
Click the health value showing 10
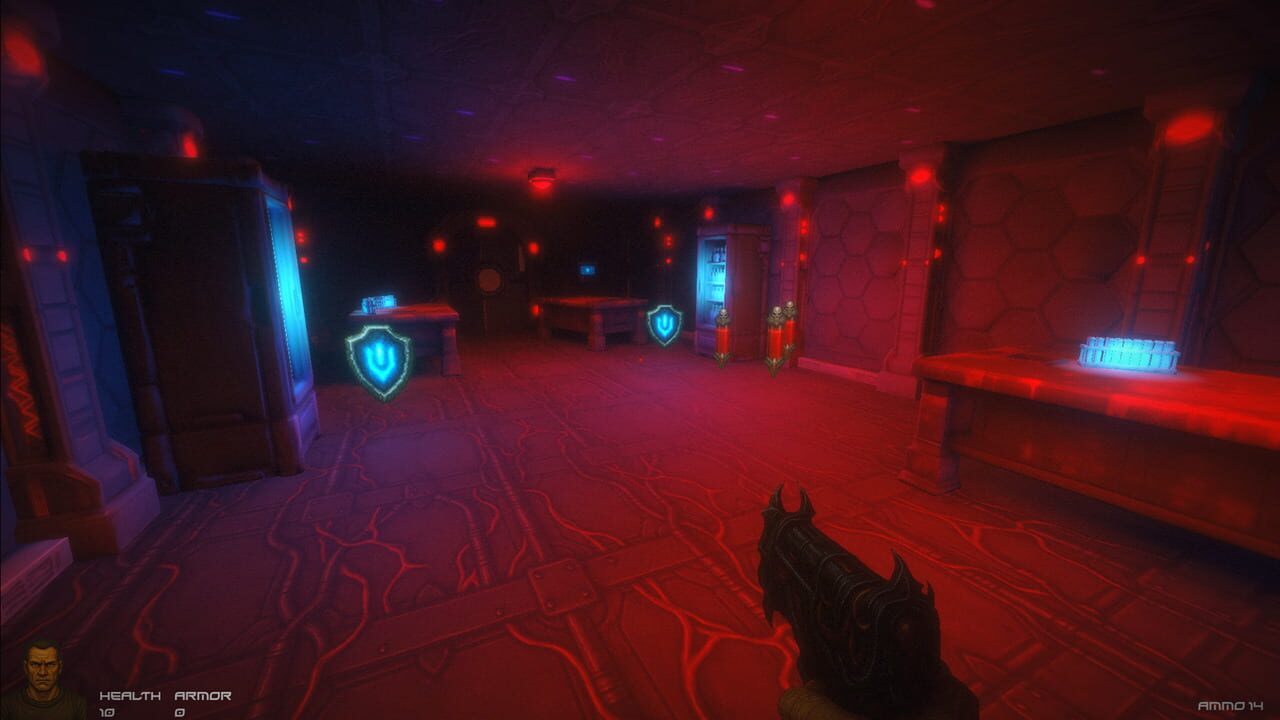coord(108,710)
